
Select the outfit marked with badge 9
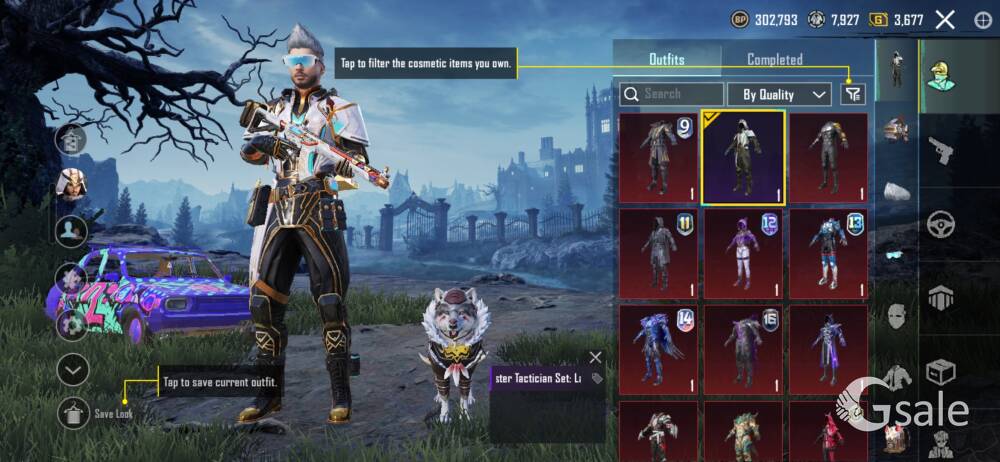pyautogui.click(x=657, y=158)
